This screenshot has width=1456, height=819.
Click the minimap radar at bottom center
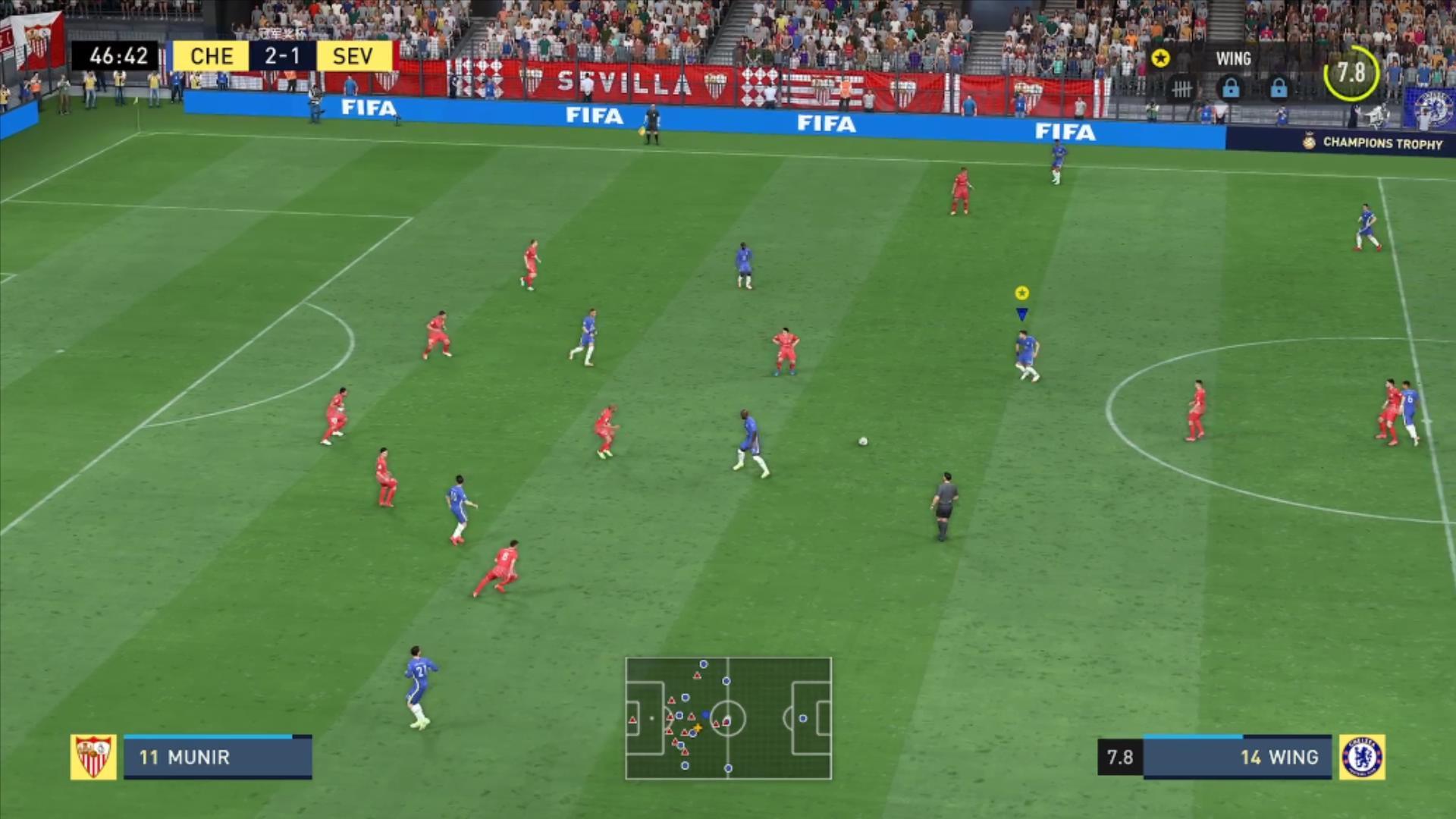[728, 718]
